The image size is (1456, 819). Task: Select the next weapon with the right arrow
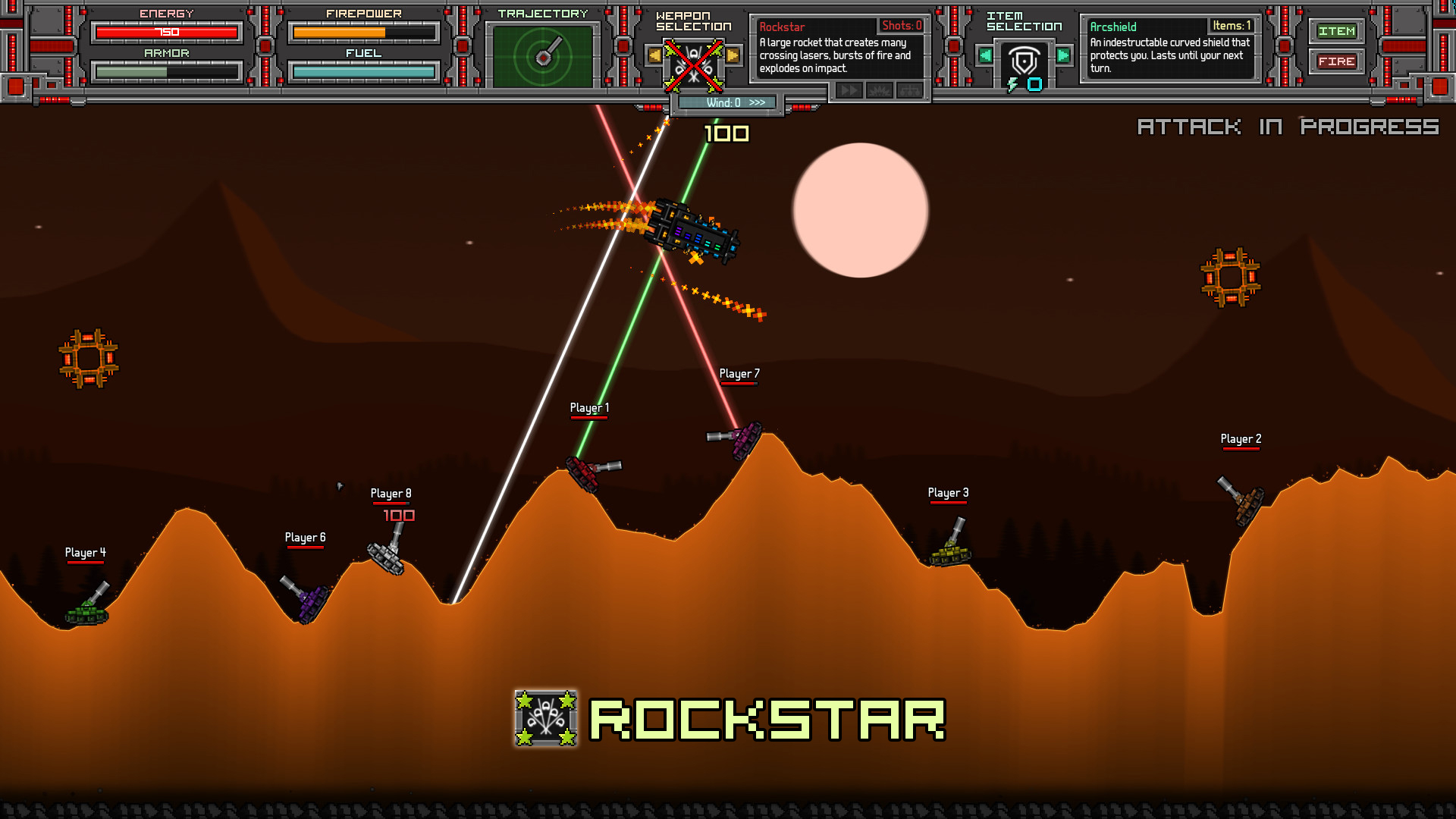tap(733, 55)
